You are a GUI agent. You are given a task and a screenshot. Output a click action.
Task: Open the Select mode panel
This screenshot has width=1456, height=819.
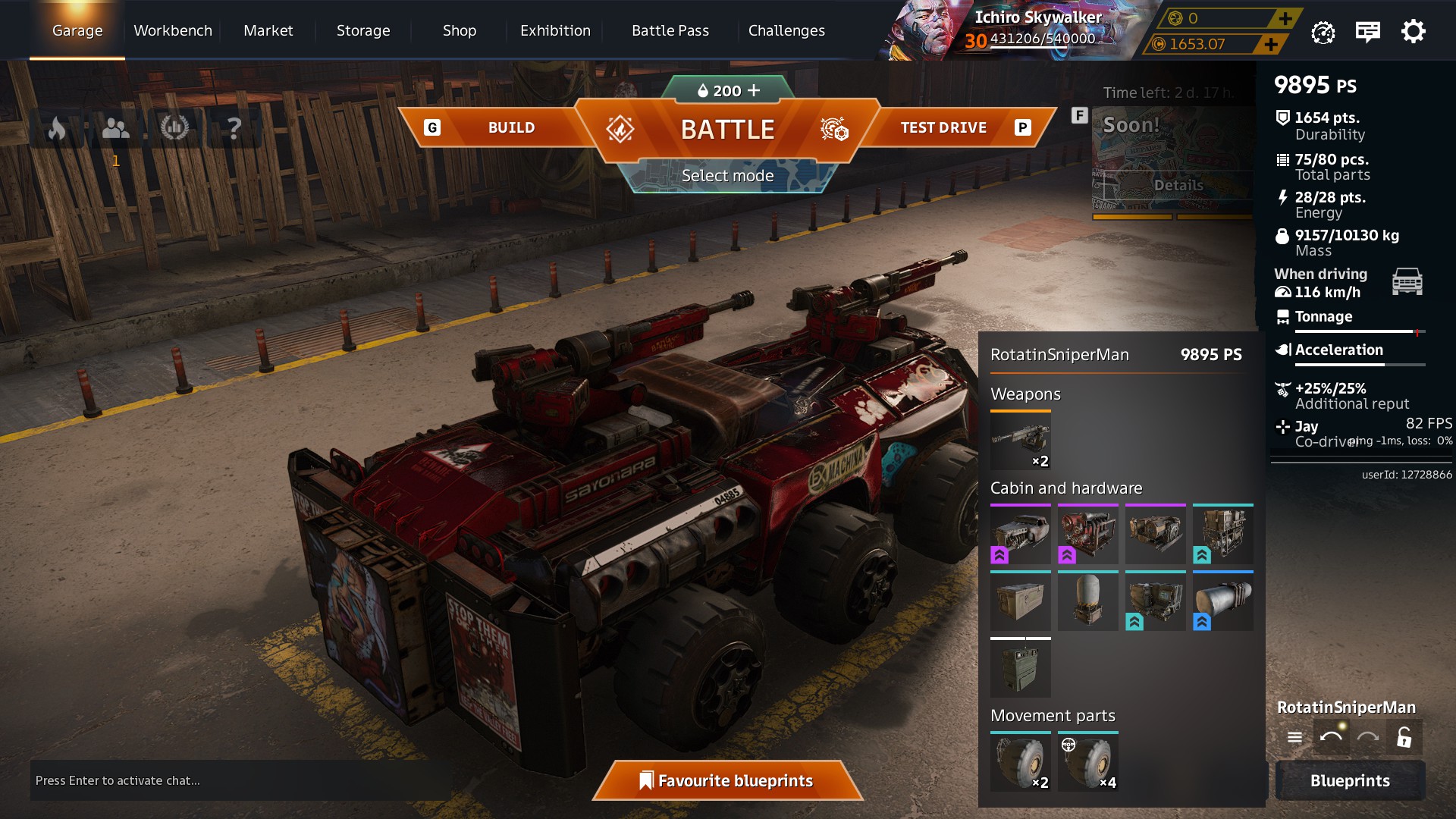click(727, 176)
